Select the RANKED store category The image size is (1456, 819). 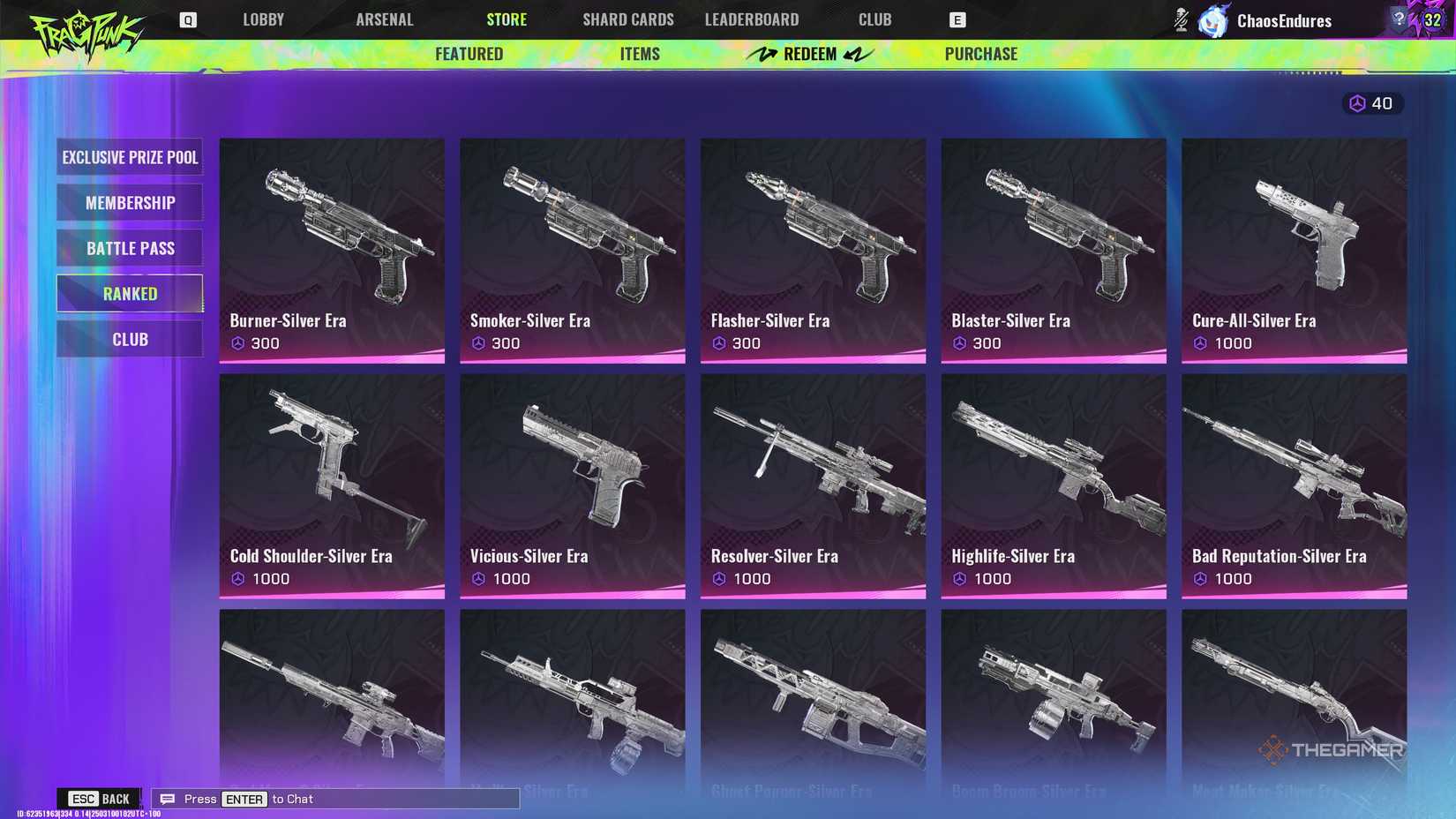(130, 293)
